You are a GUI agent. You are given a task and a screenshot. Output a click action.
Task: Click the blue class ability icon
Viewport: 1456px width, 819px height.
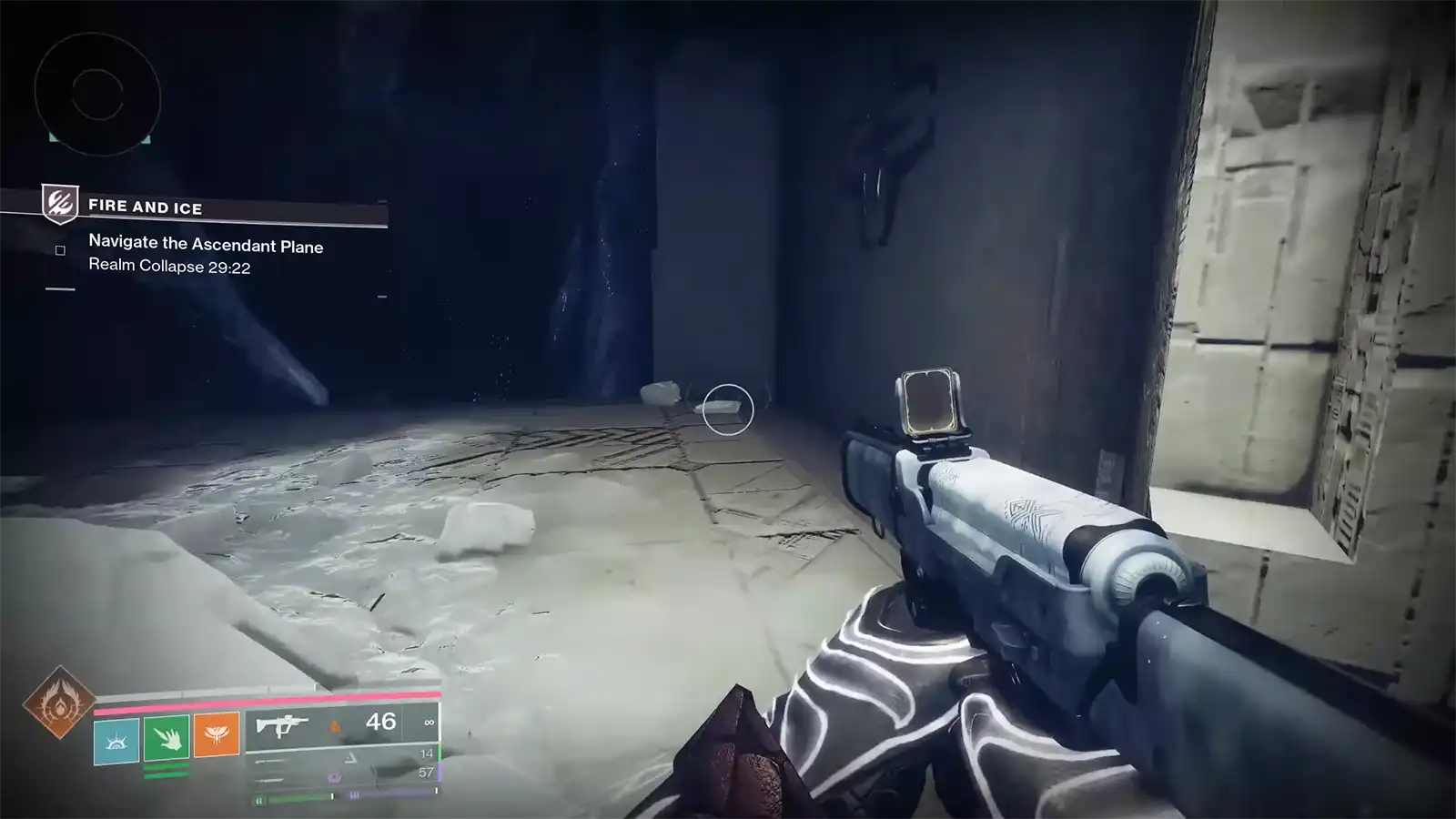(x=115, y=741)
